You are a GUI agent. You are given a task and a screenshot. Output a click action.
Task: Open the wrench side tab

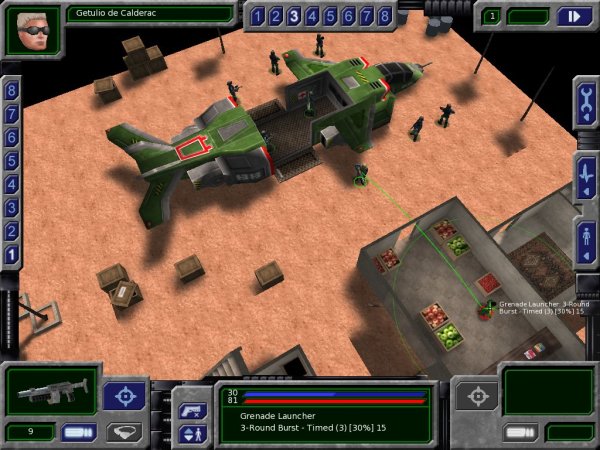[586, 103]
